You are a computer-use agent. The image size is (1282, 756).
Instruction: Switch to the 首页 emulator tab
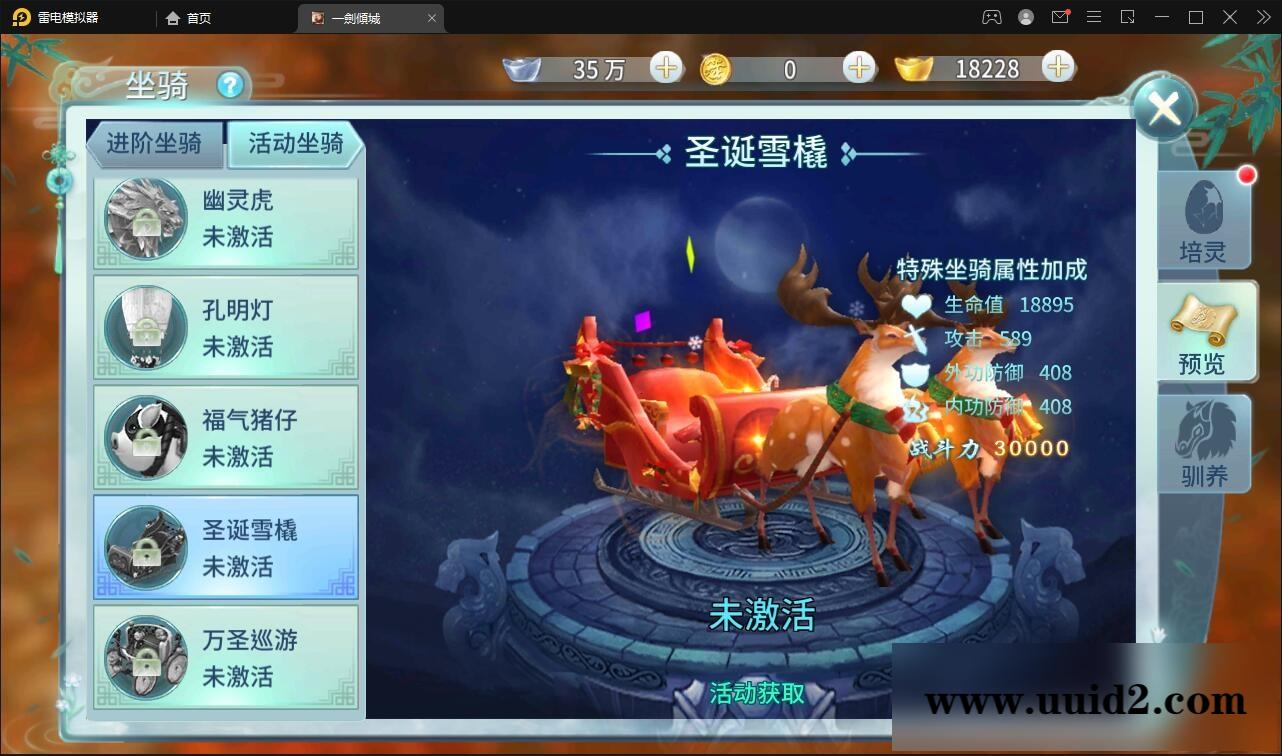(189, 17)
